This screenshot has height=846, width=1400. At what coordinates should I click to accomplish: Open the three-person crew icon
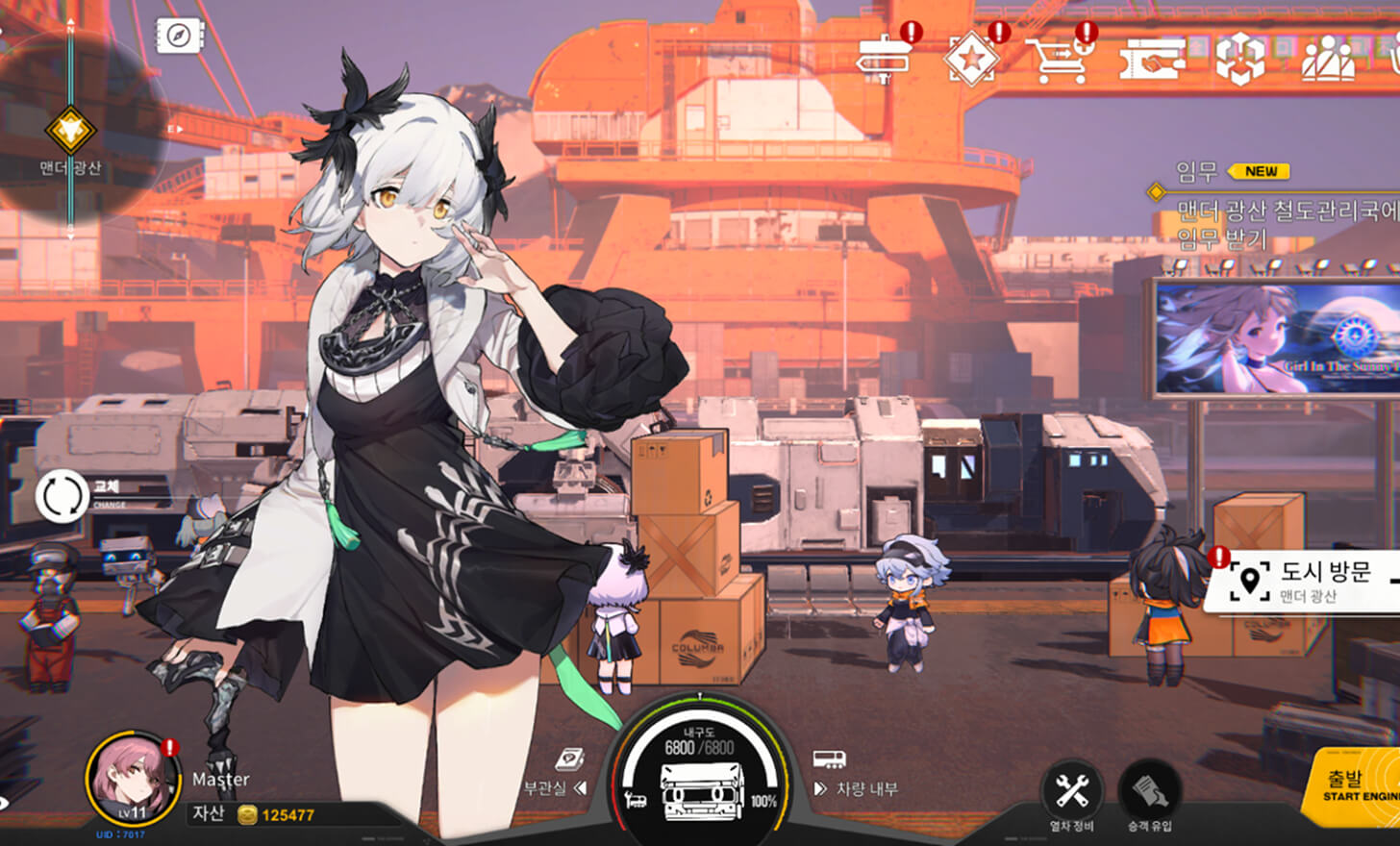(1328, 60)
